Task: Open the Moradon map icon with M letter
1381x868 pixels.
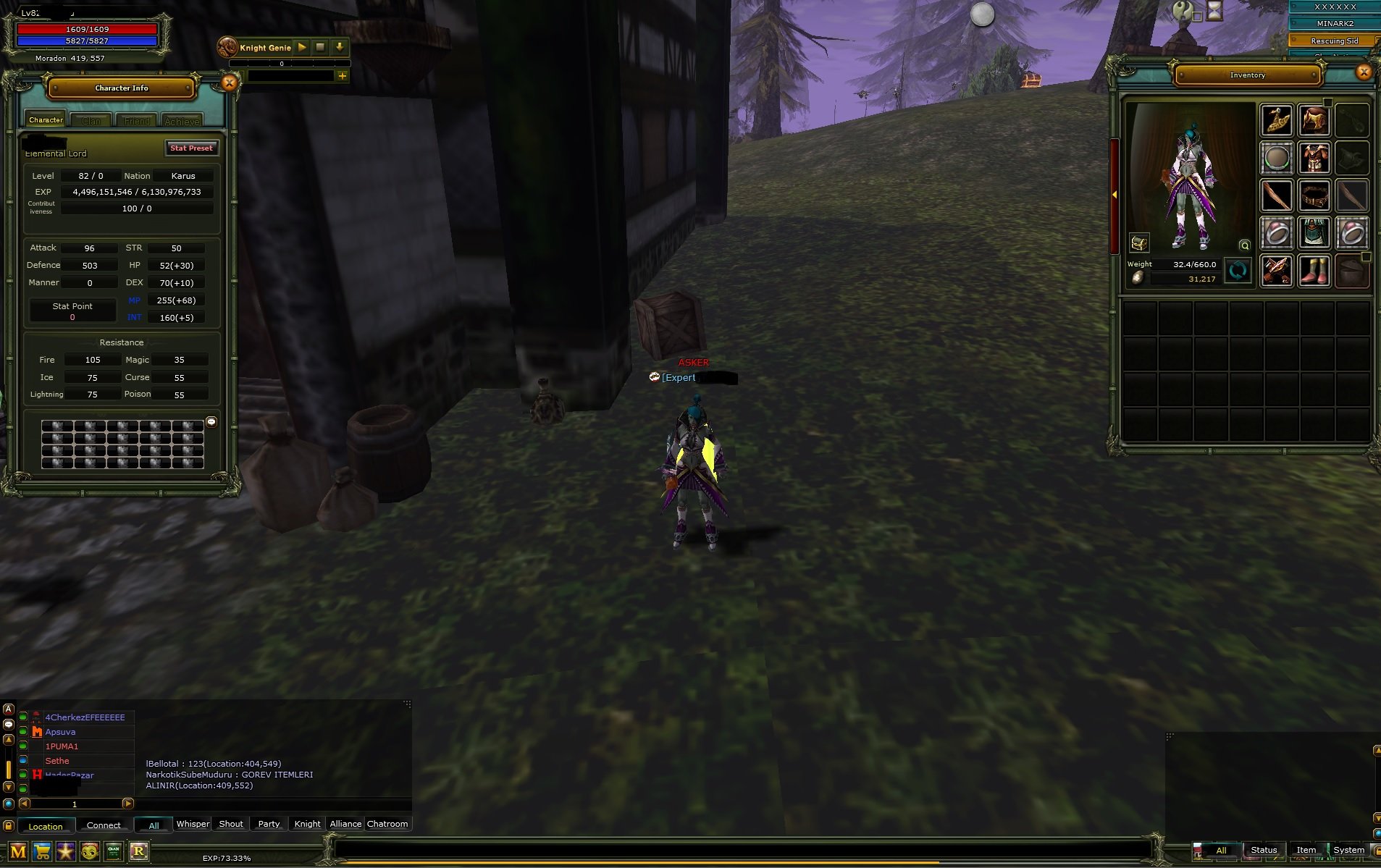Action: [x=23, y=851]
